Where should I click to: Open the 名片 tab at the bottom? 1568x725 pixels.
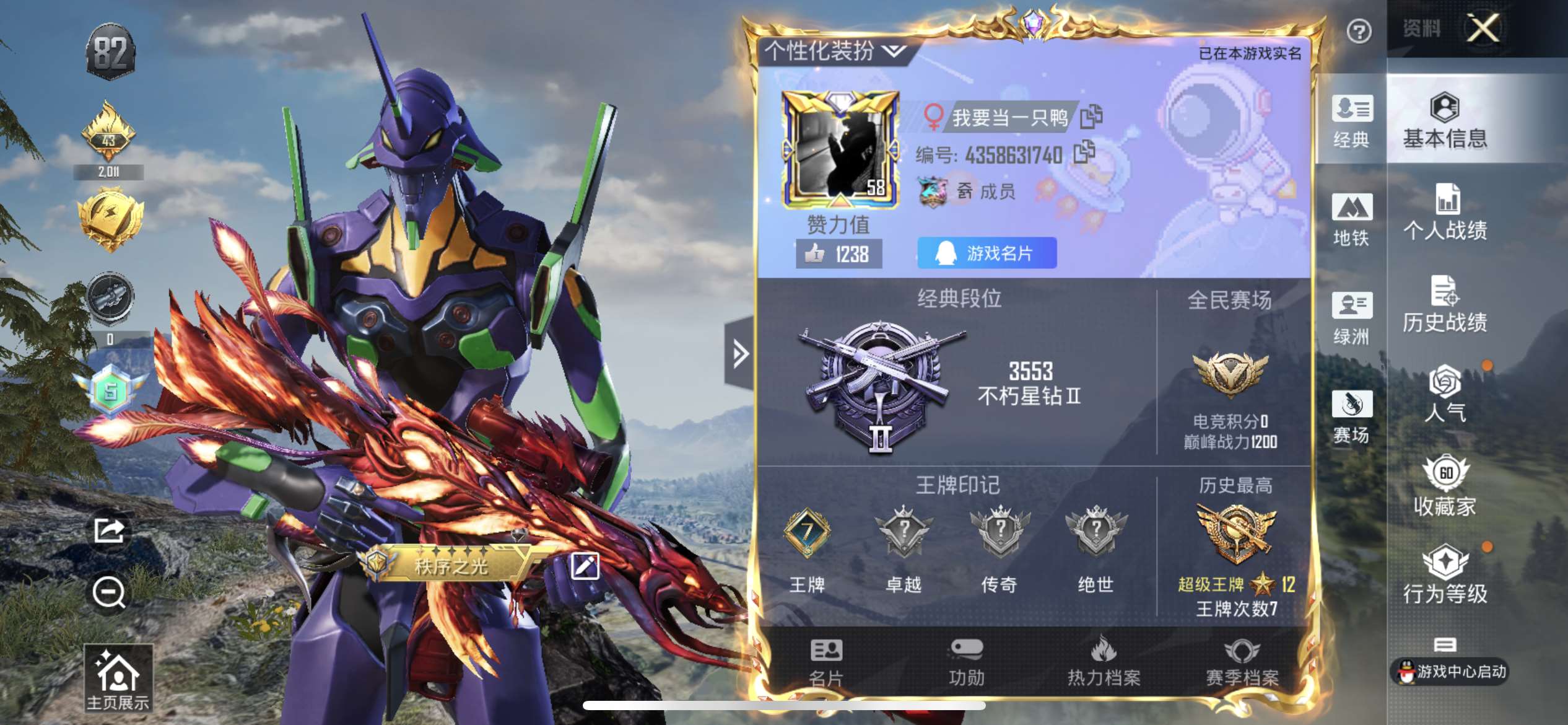[x=826, y=663]
